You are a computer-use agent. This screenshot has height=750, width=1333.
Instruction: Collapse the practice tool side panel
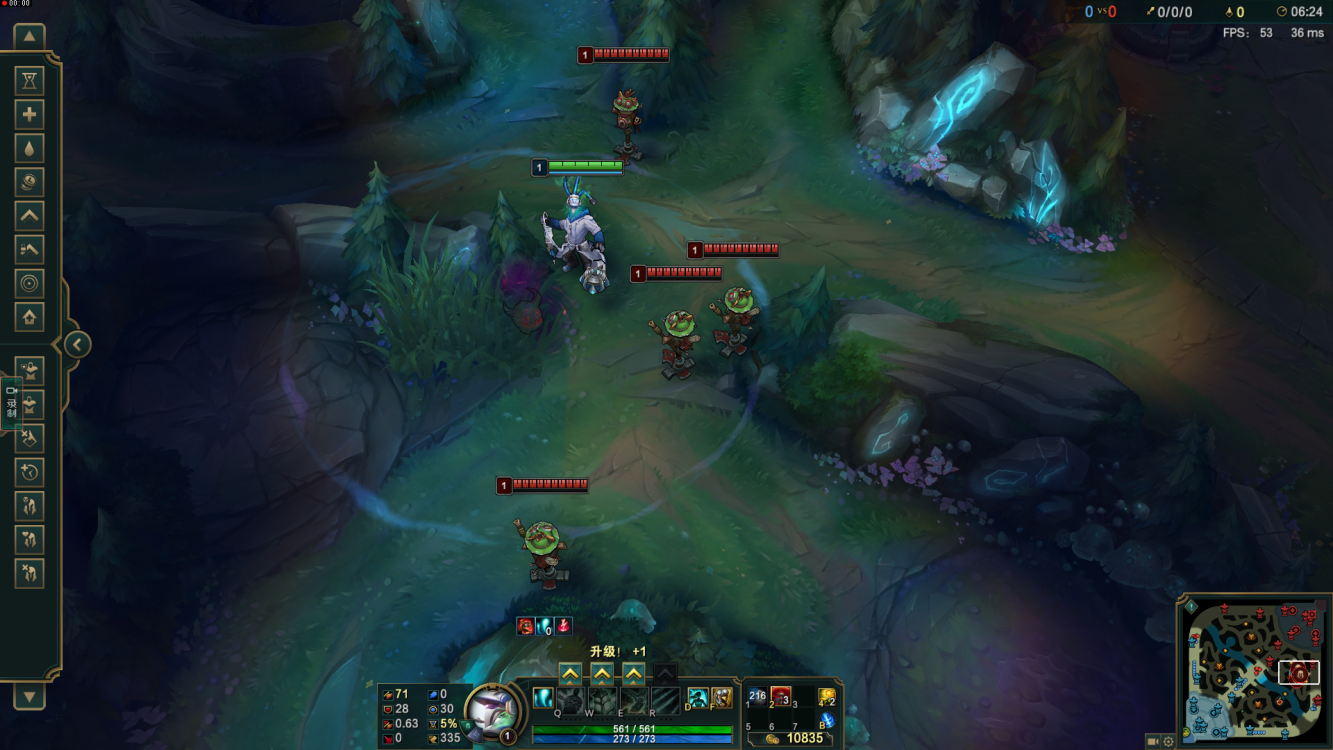pyautogui.click(x=77, y=345)
